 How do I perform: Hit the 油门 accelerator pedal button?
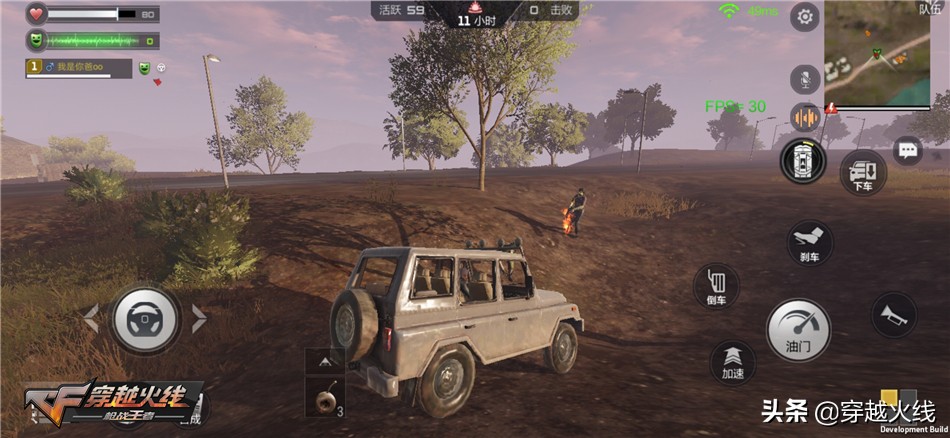798,329
